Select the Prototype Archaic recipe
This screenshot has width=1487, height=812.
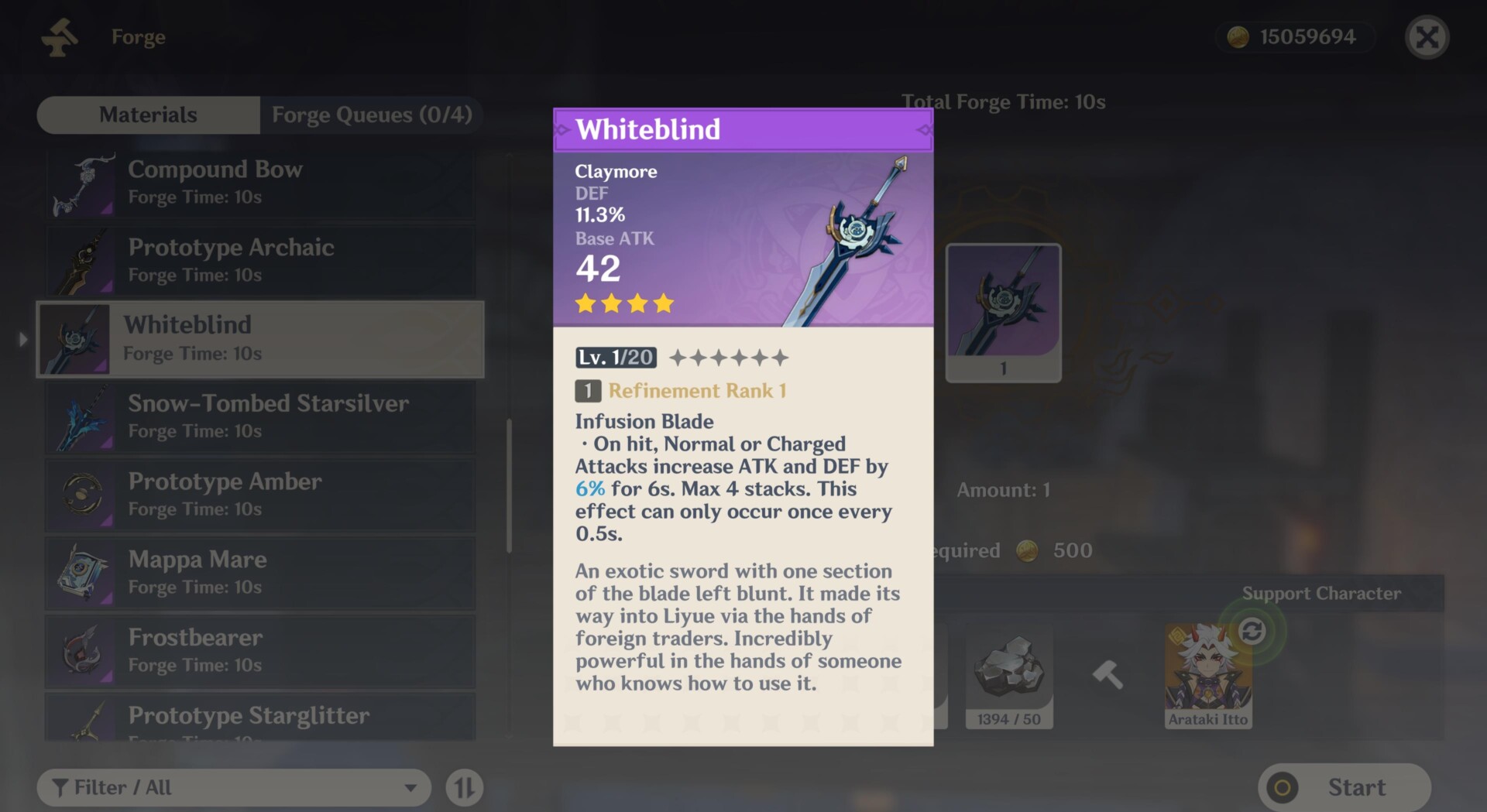(x=260, y=260)
